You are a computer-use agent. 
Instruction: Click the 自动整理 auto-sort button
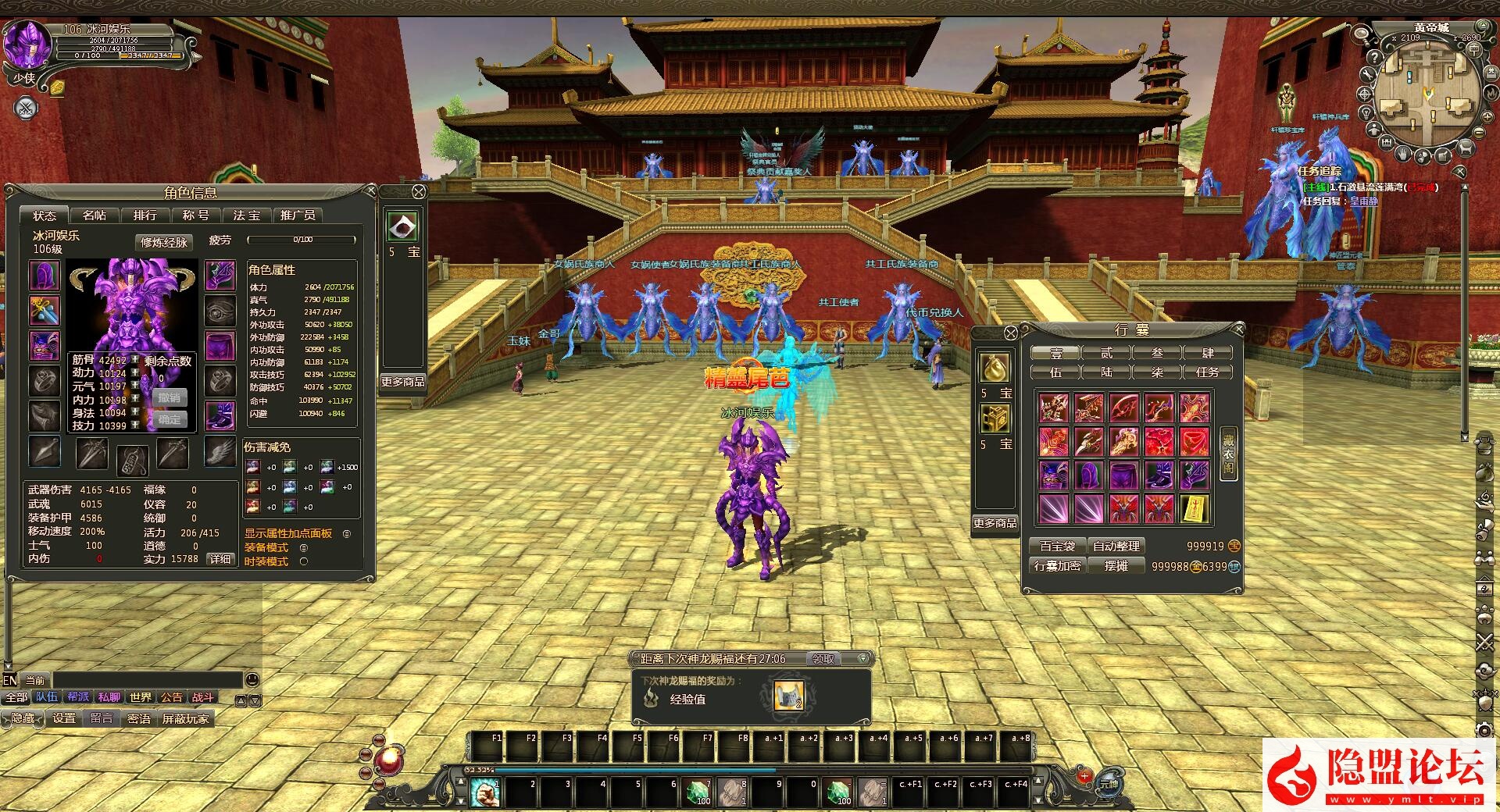pos(1116,546)
